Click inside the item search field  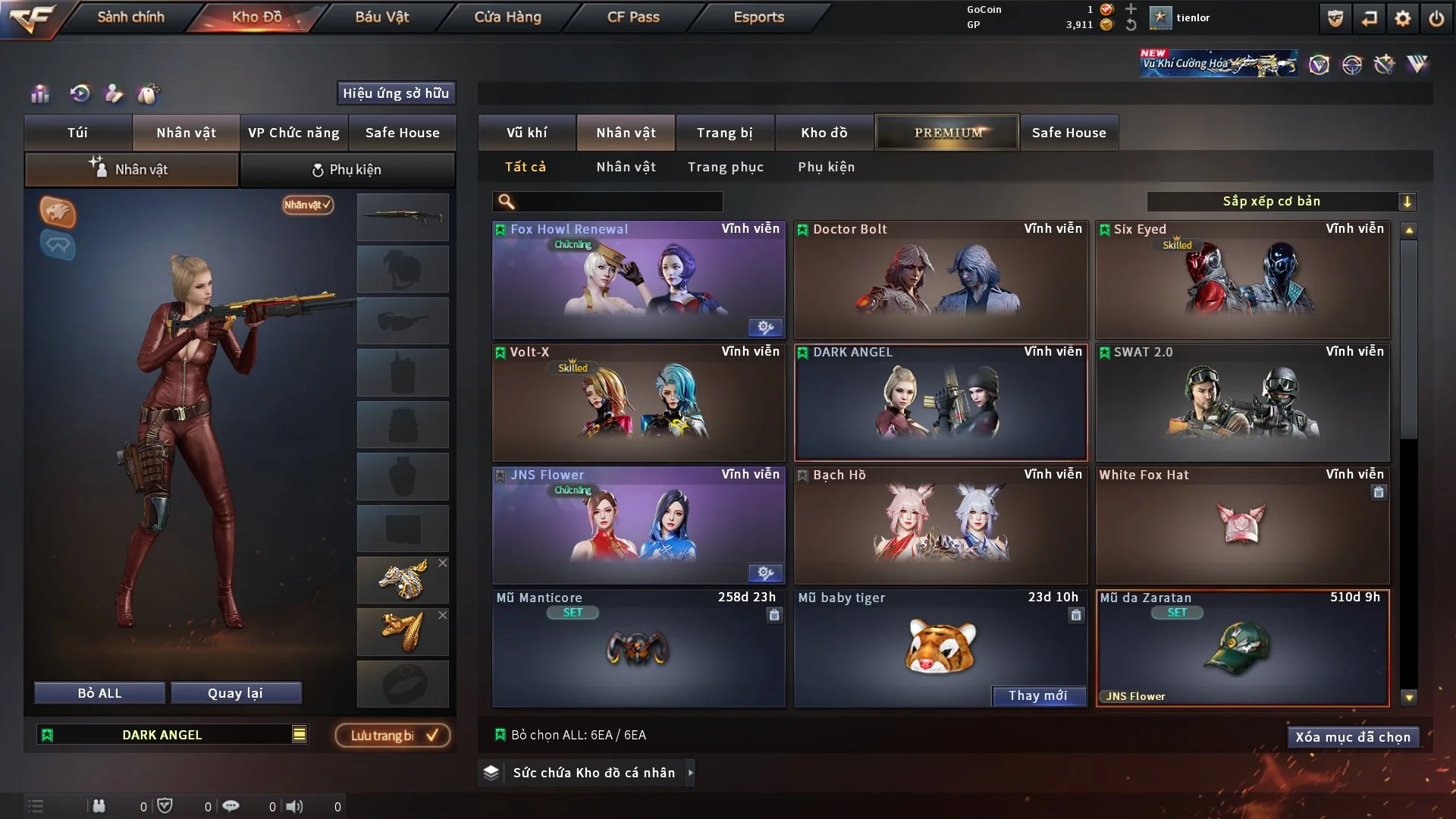pos(614,202)
